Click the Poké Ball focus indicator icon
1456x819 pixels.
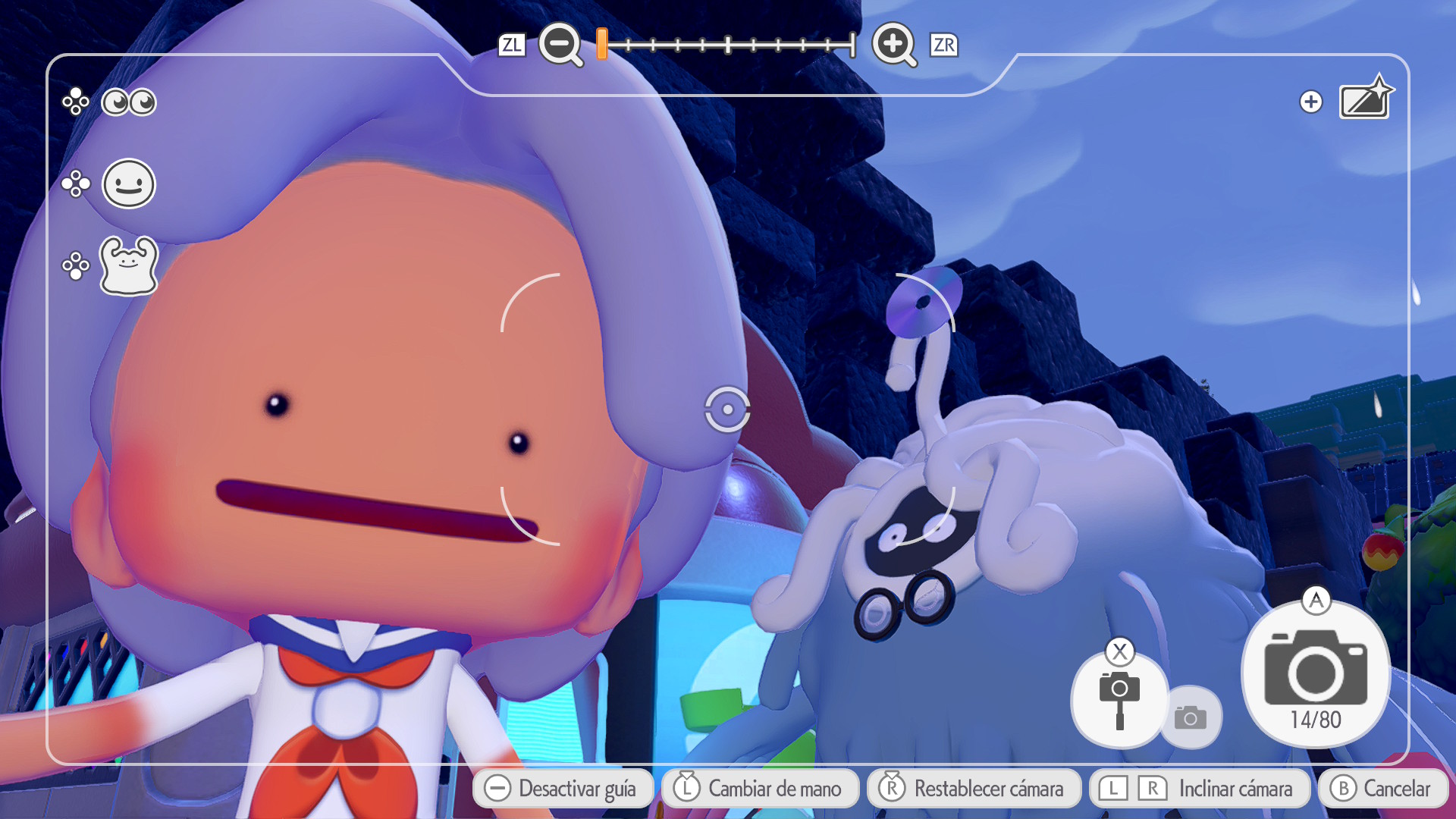[x=727, y=409]
